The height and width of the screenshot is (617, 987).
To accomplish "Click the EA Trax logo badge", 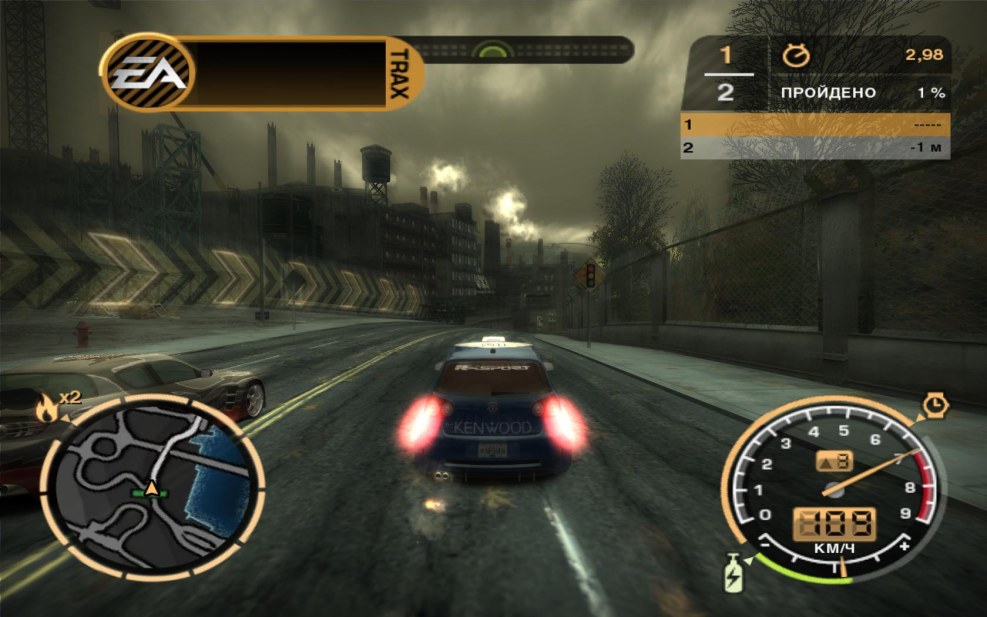I will tap(148, 73).
